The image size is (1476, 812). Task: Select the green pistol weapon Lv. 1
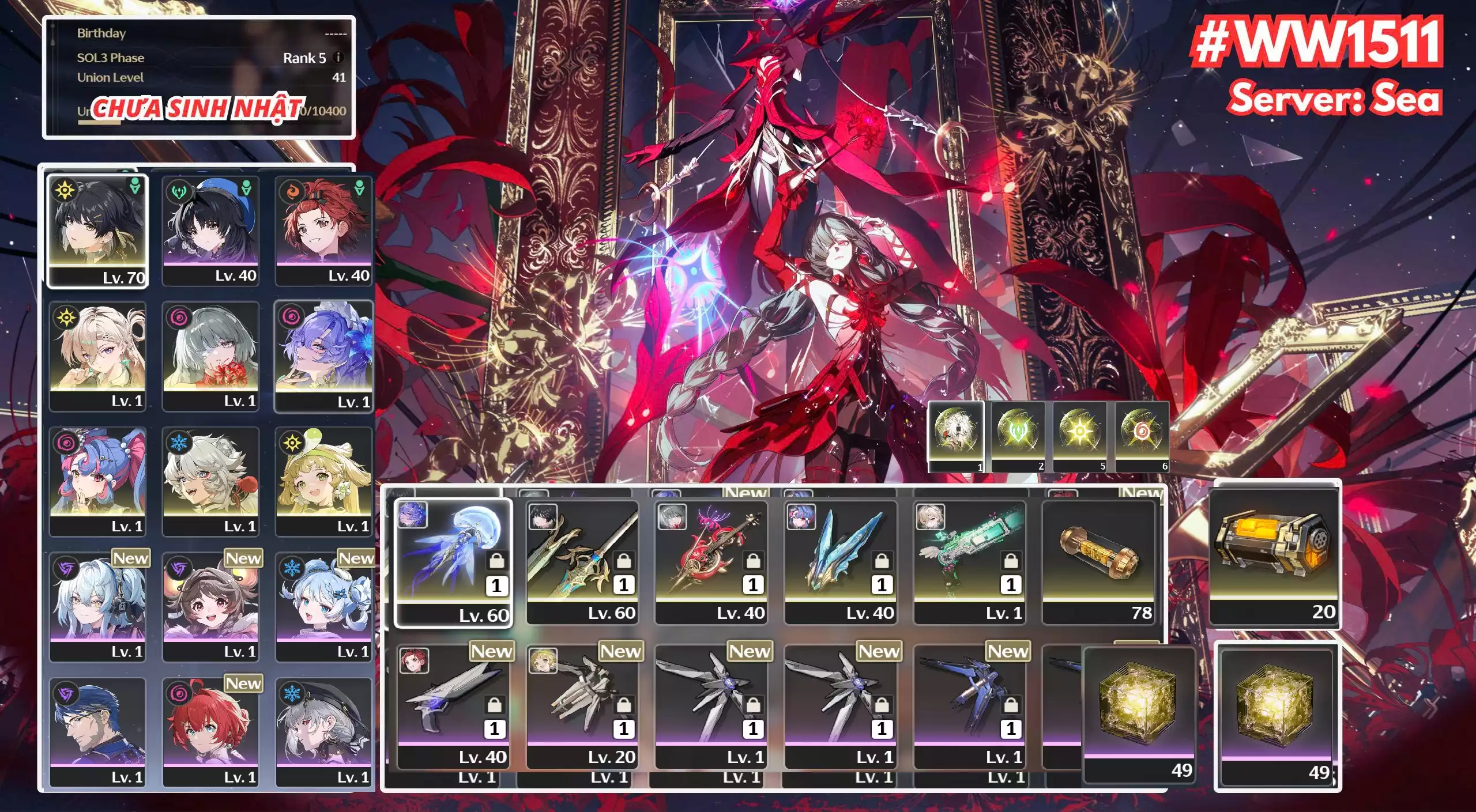970,562
